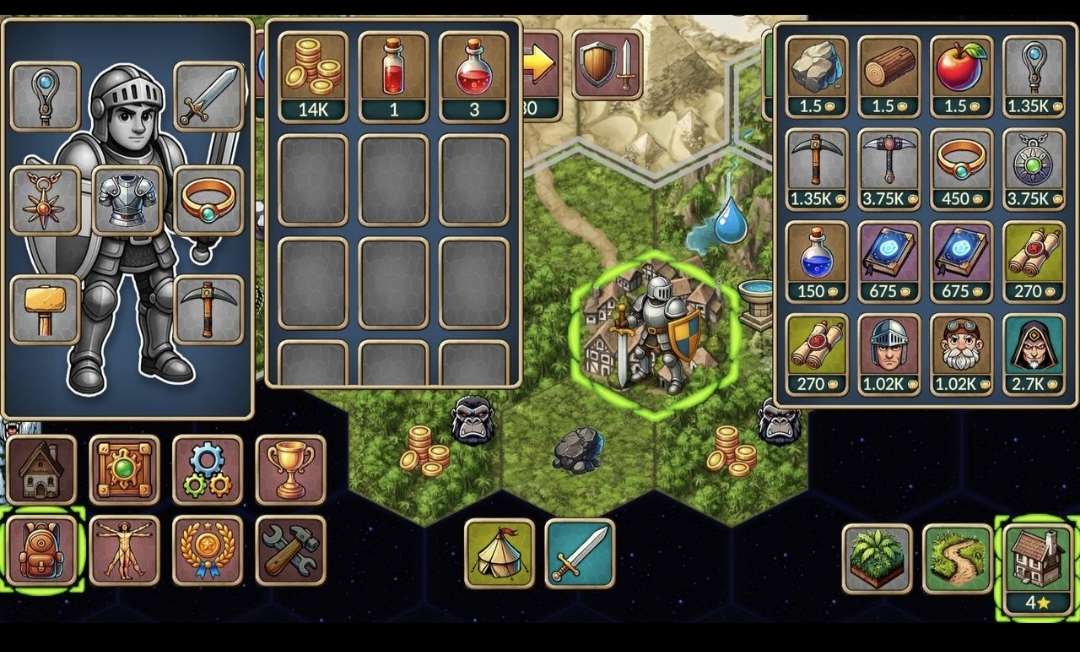Open the hammer and wrench tools button
Viewport: 1080px width, 652px height.
click(290, 549)
